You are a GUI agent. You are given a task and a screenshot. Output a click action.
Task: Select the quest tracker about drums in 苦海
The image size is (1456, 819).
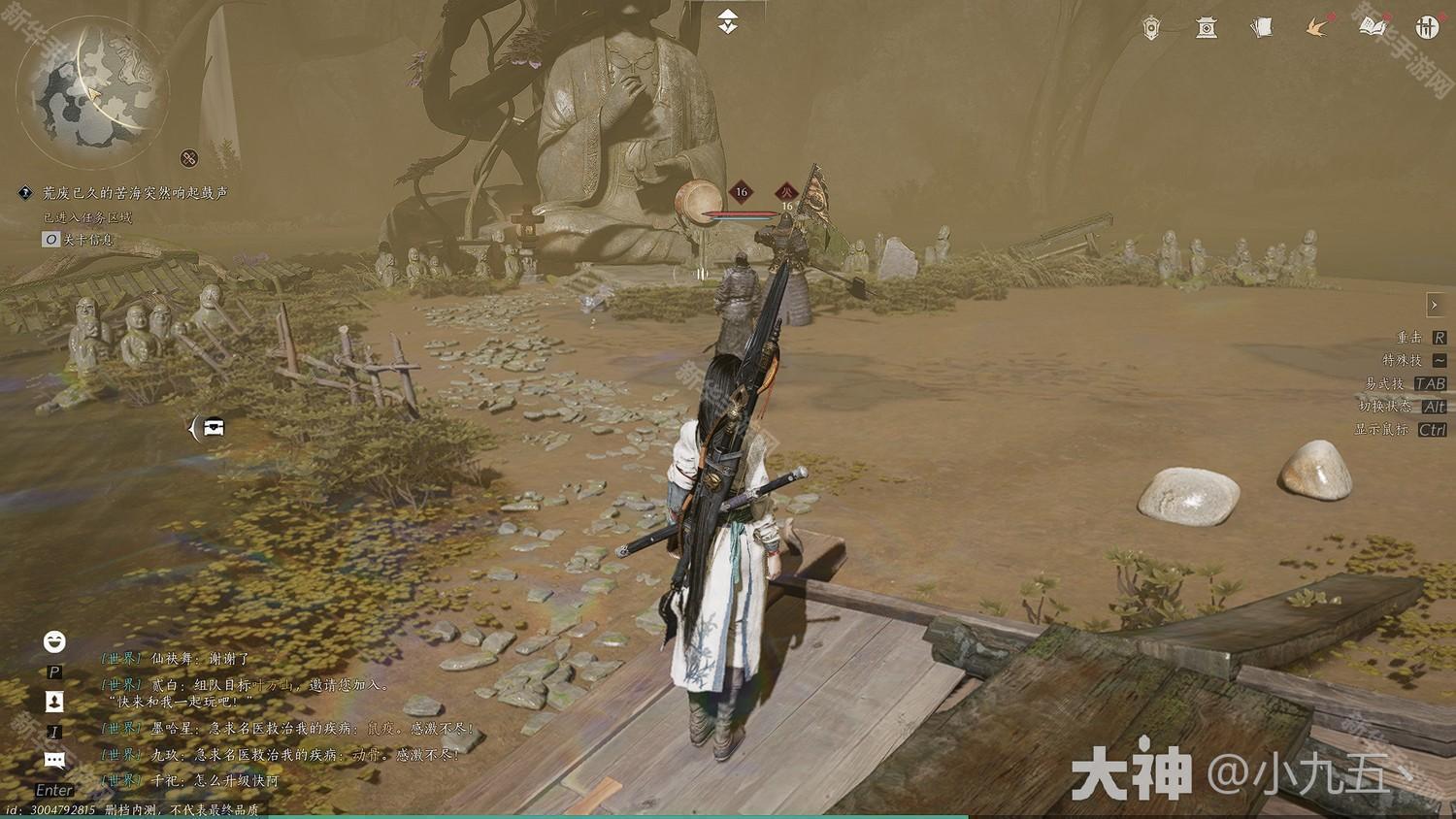click(134, 193)
